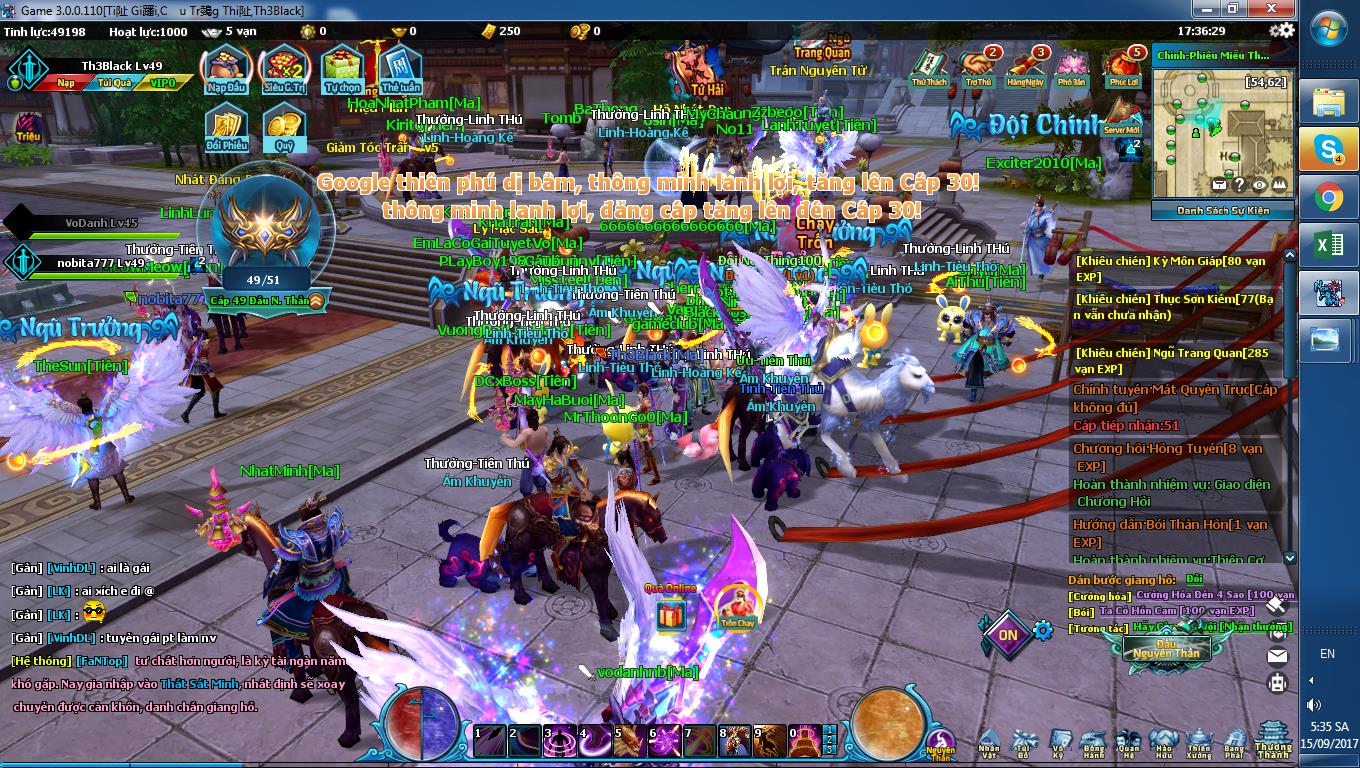This screenshot has width=1360, height=768.
Task: Expand hidden taskbar icons with the arrow
Action: tap(1311, 680)
